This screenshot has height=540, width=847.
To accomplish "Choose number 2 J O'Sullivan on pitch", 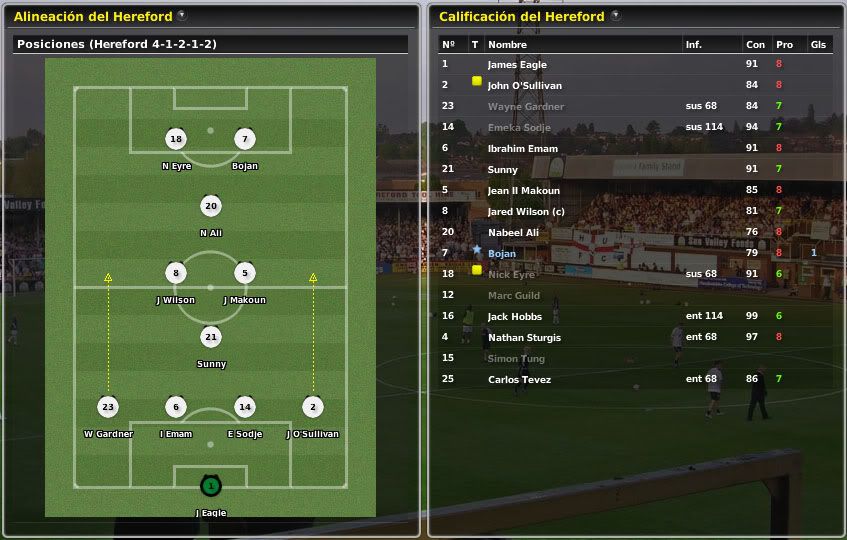I will pos(312,407).
